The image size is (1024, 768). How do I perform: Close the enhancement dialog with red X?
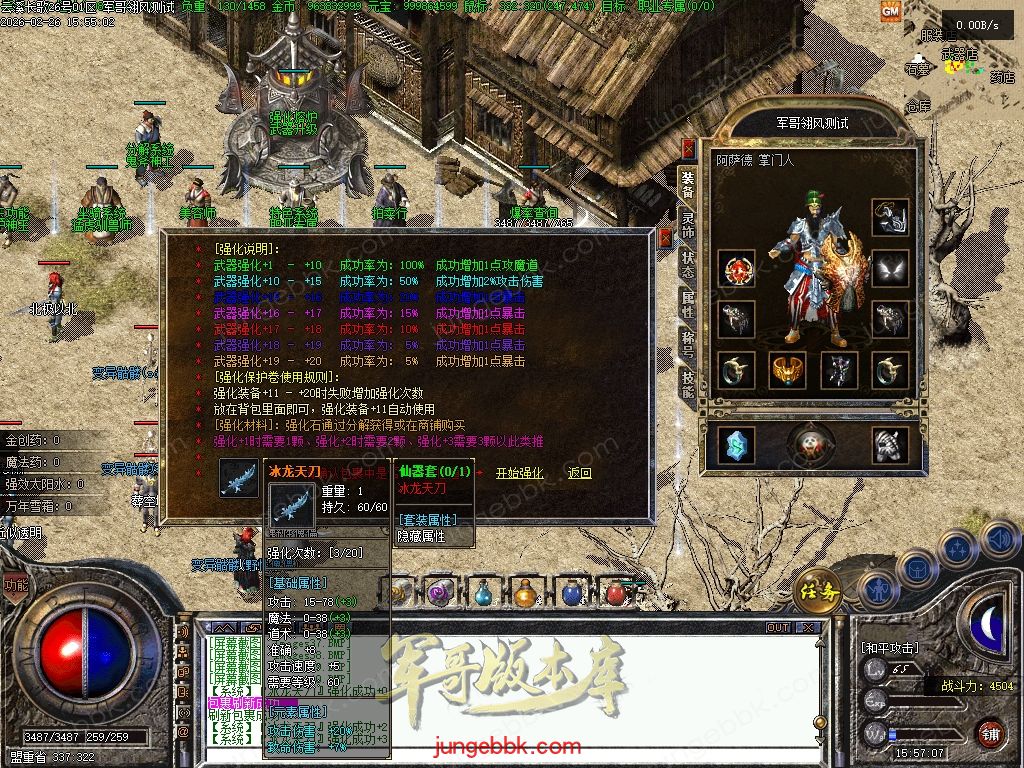click(x=666, y=238)
